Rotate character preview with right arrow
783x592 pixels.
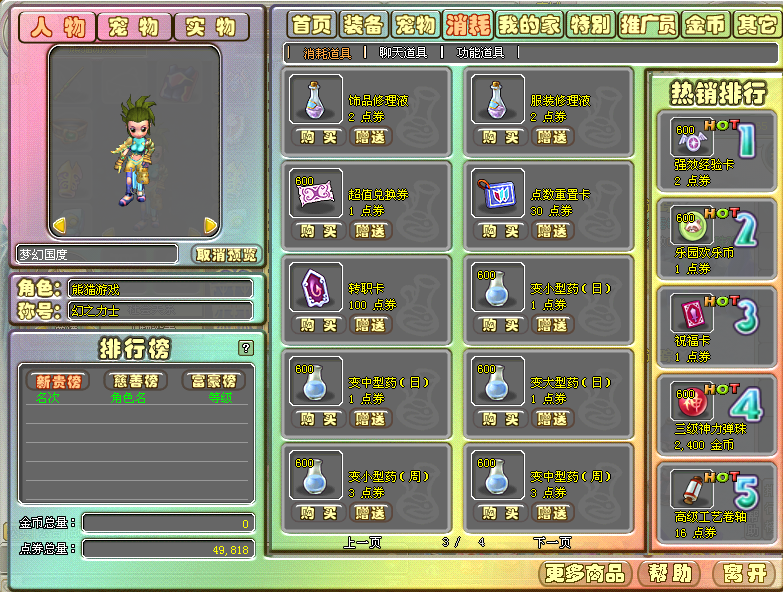click(210, 225)
